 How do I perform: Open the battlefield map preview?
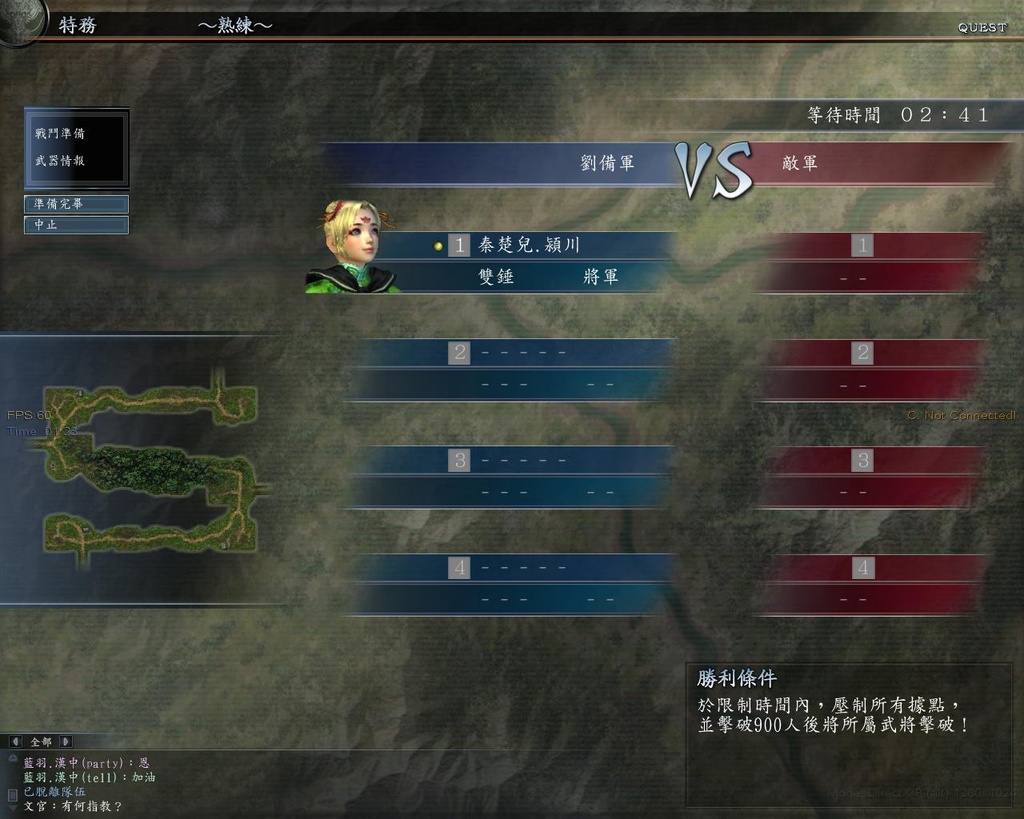click(150, 462)
